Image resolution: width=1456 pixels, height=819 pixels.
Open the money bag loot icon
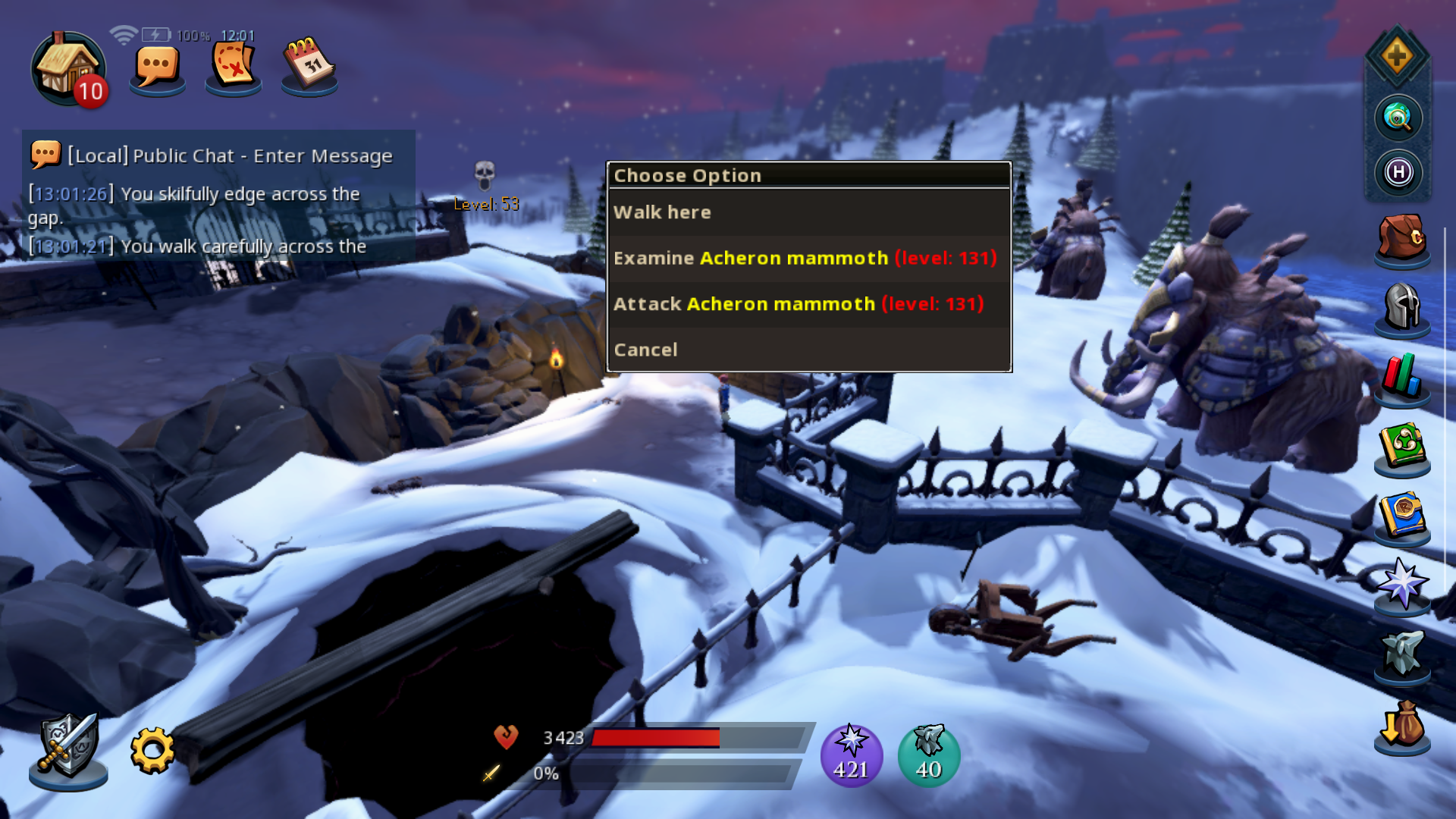[x=1401, y=725]
